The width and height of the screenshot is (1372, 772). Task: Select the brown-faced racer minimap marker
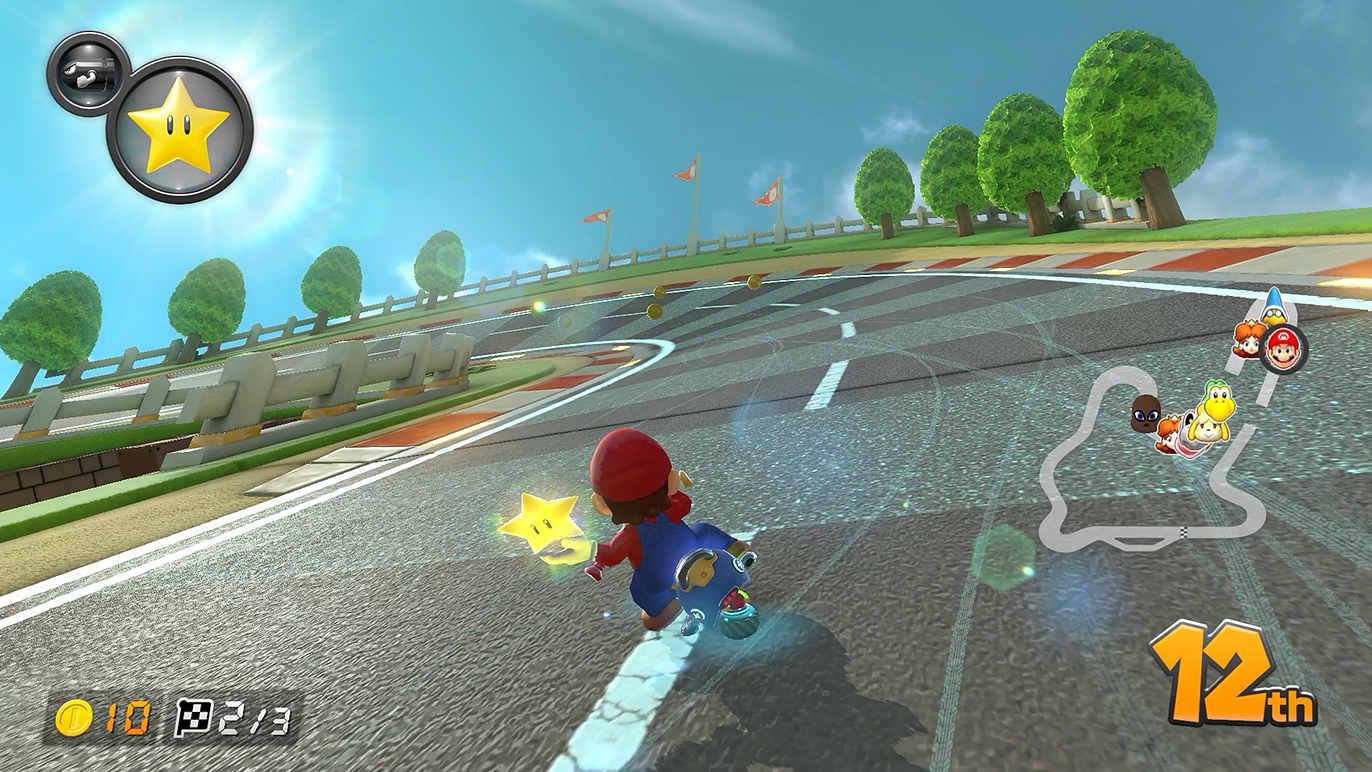tap(1145, 413)
